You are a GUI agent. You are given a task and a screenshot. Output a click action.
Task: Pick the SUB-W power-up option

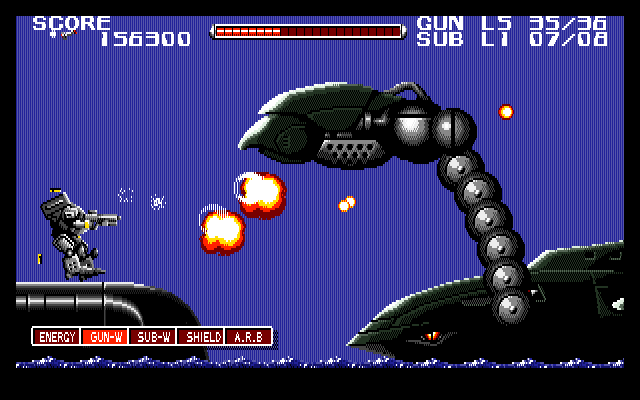pos(153,337)
